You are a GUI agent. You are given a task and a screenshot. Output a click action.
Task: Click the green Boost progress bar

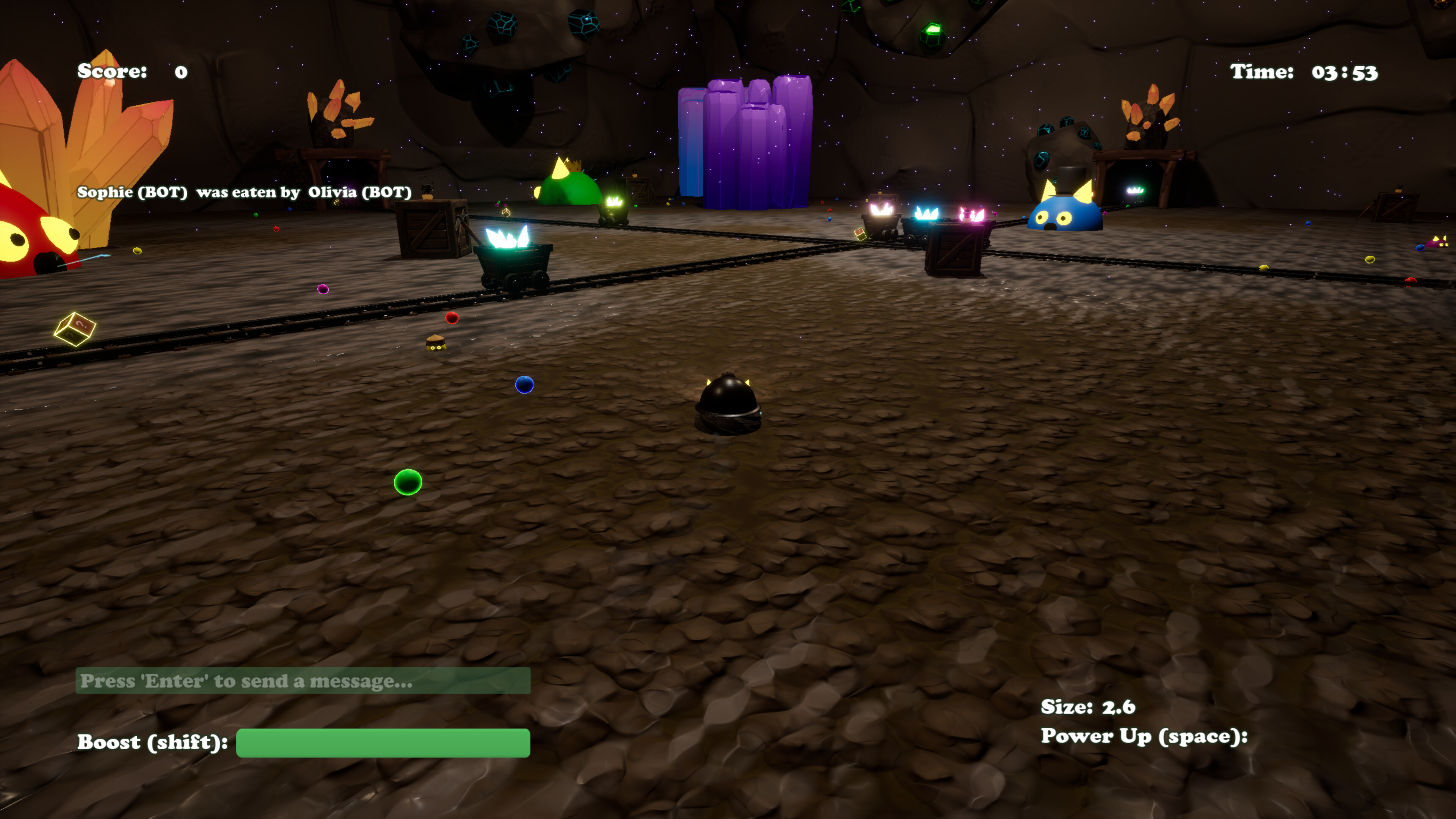[383, 743]
